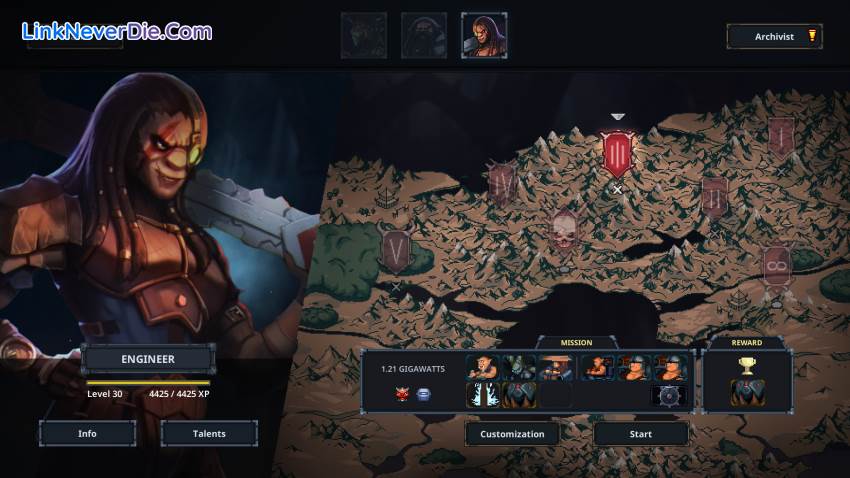Open the Talents screen
850x478 pixels.
coord(209,433)
